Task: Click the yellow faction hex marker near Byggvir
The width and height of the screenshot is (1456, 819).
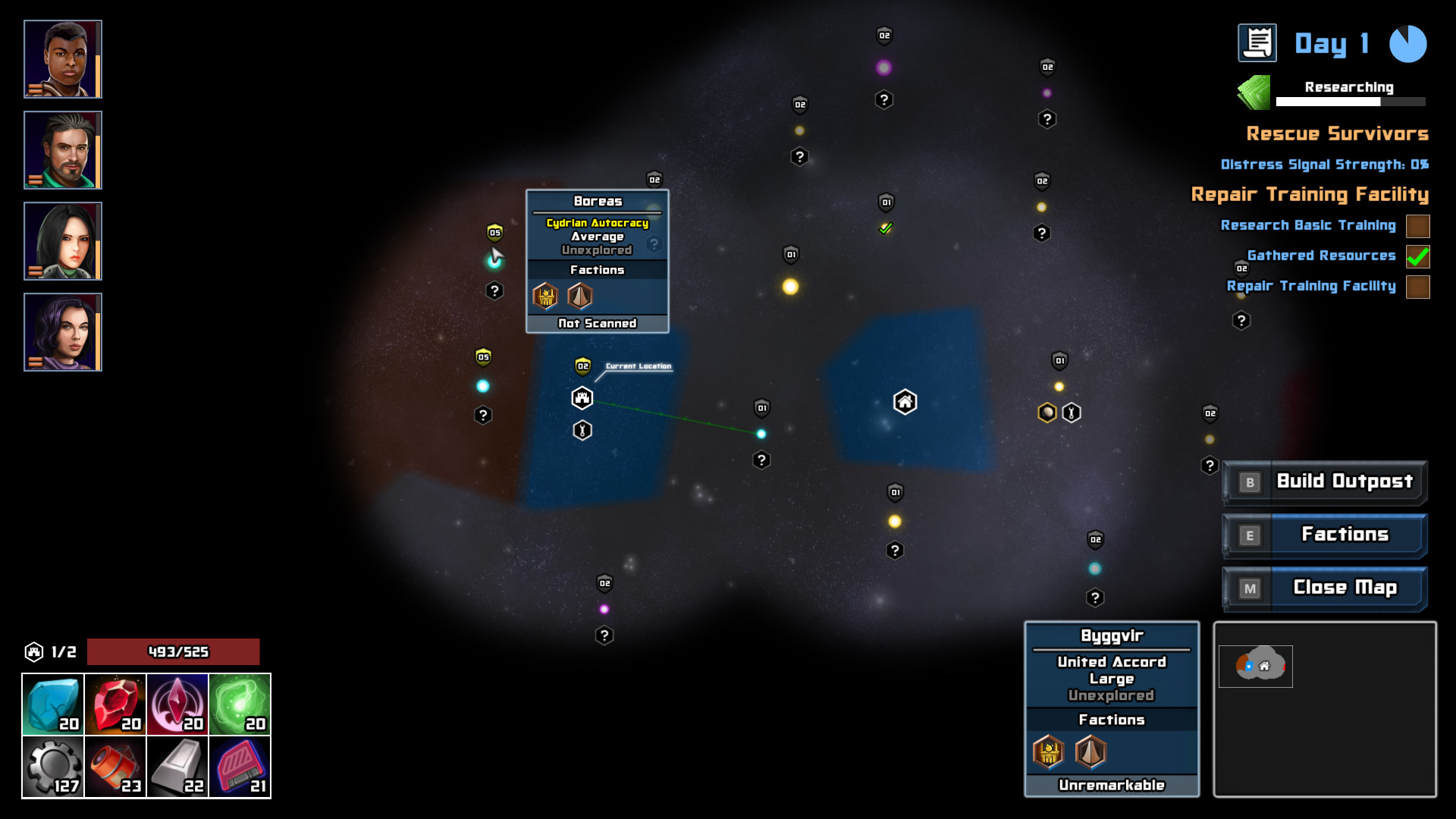Action: click(1046, 412)
